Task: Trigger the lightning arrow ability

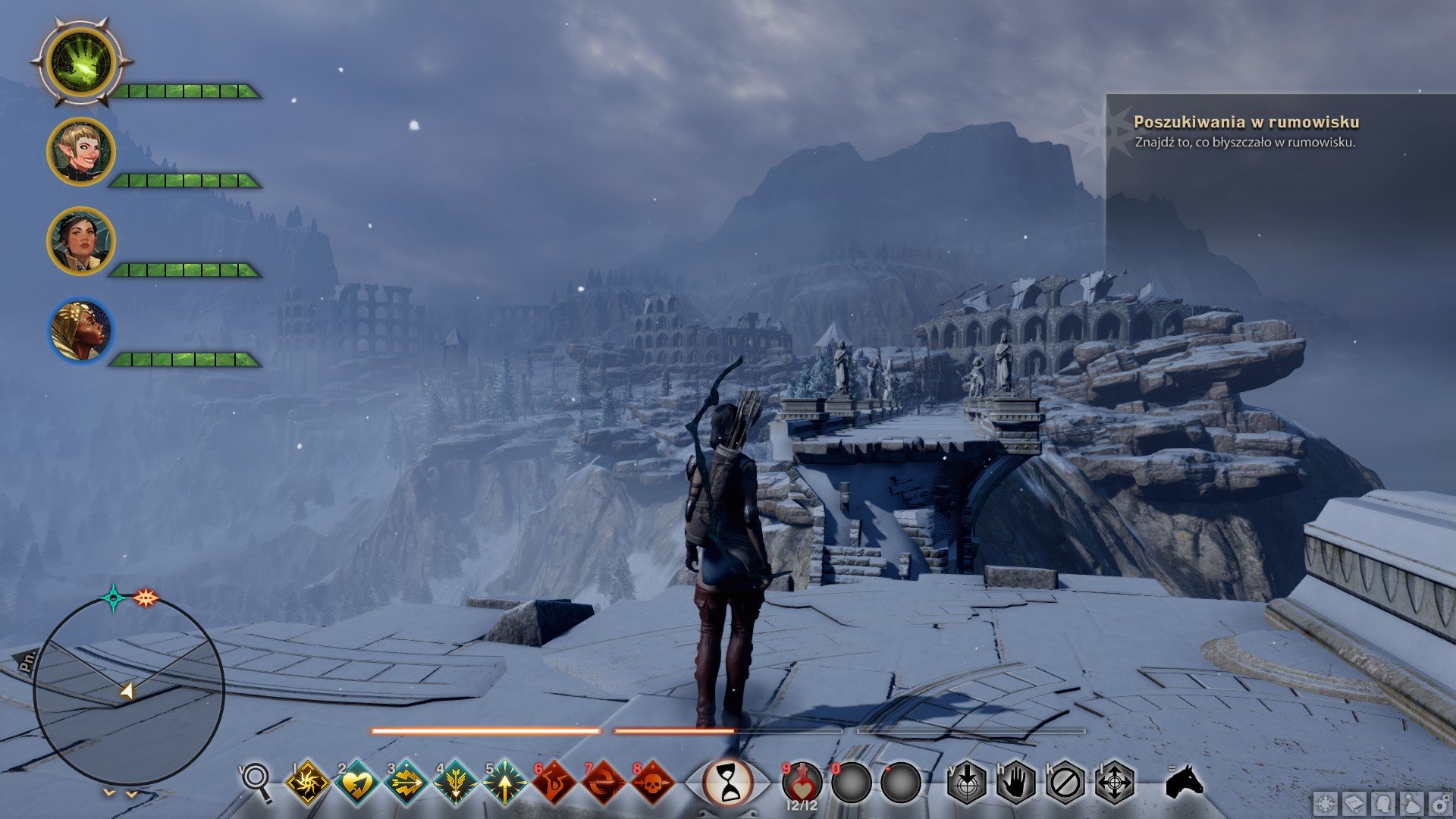Action: click(406, 782)
